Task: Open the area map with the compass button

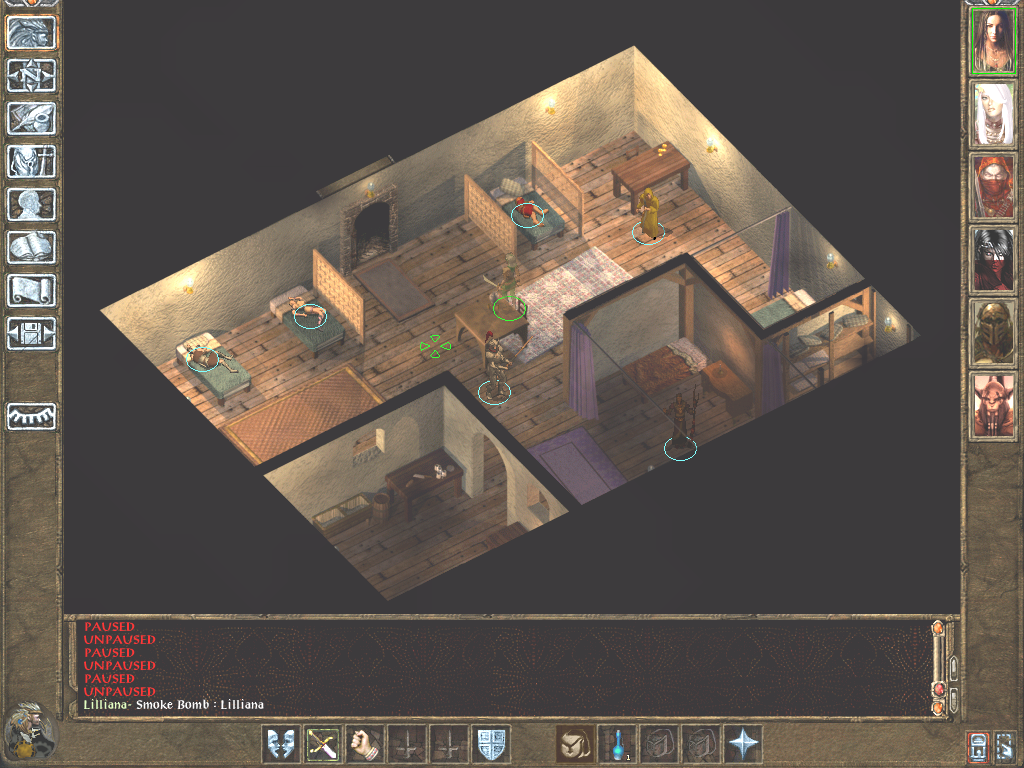Action: click(32, 76)
